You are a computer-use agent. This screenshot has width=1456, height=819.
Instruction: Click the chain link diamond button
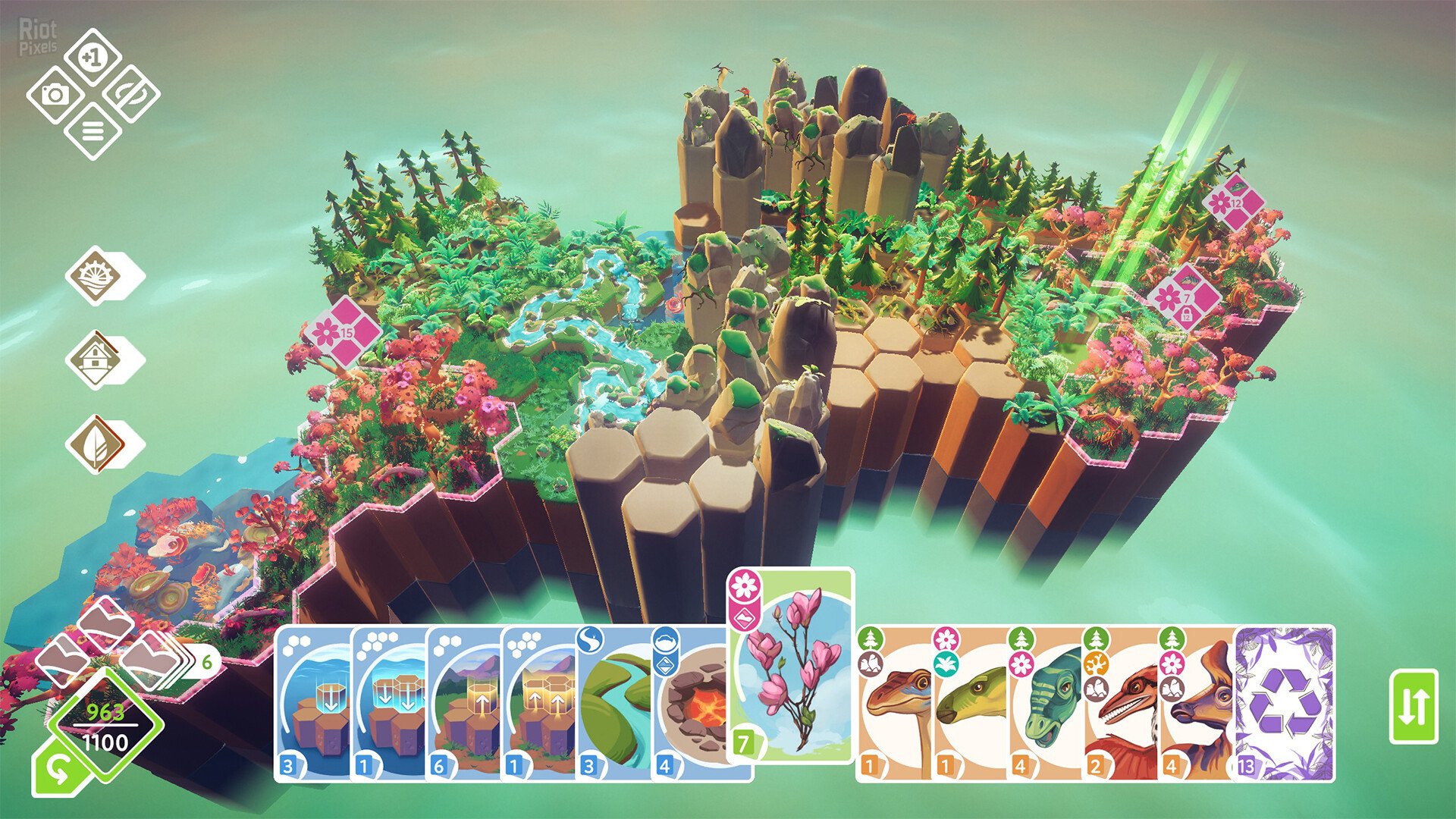click(x=130, y=95)
